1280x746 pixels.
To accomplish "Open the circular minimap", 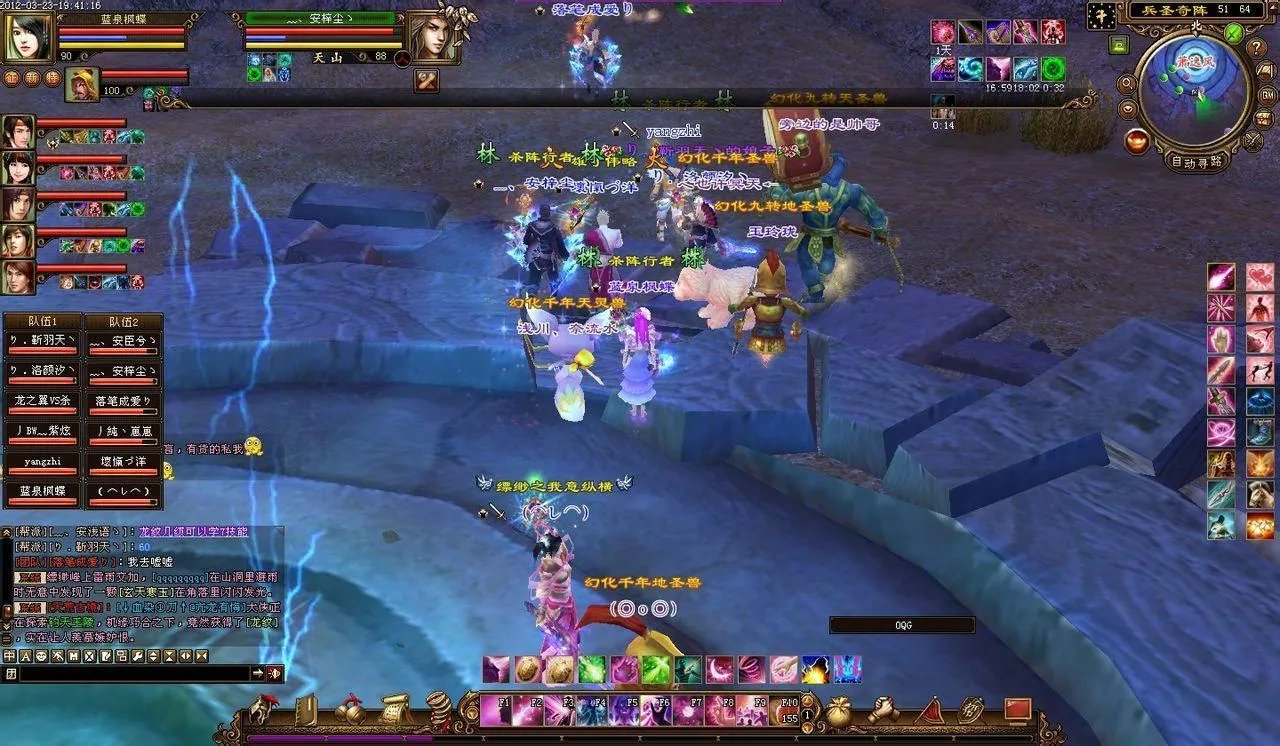I will click(1192, 89).
